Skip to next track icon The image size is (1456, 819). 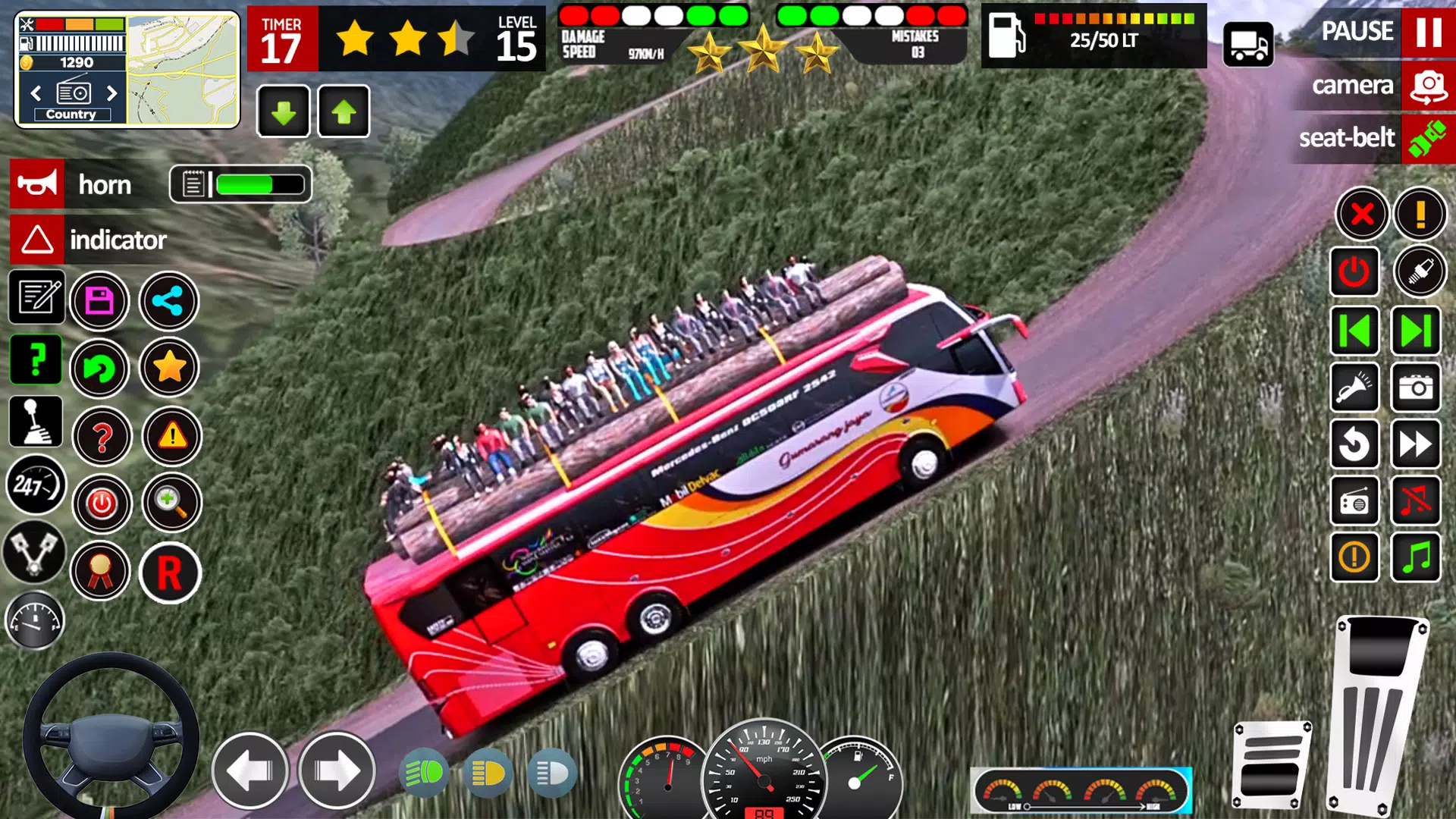click(x=1415, y=331)
